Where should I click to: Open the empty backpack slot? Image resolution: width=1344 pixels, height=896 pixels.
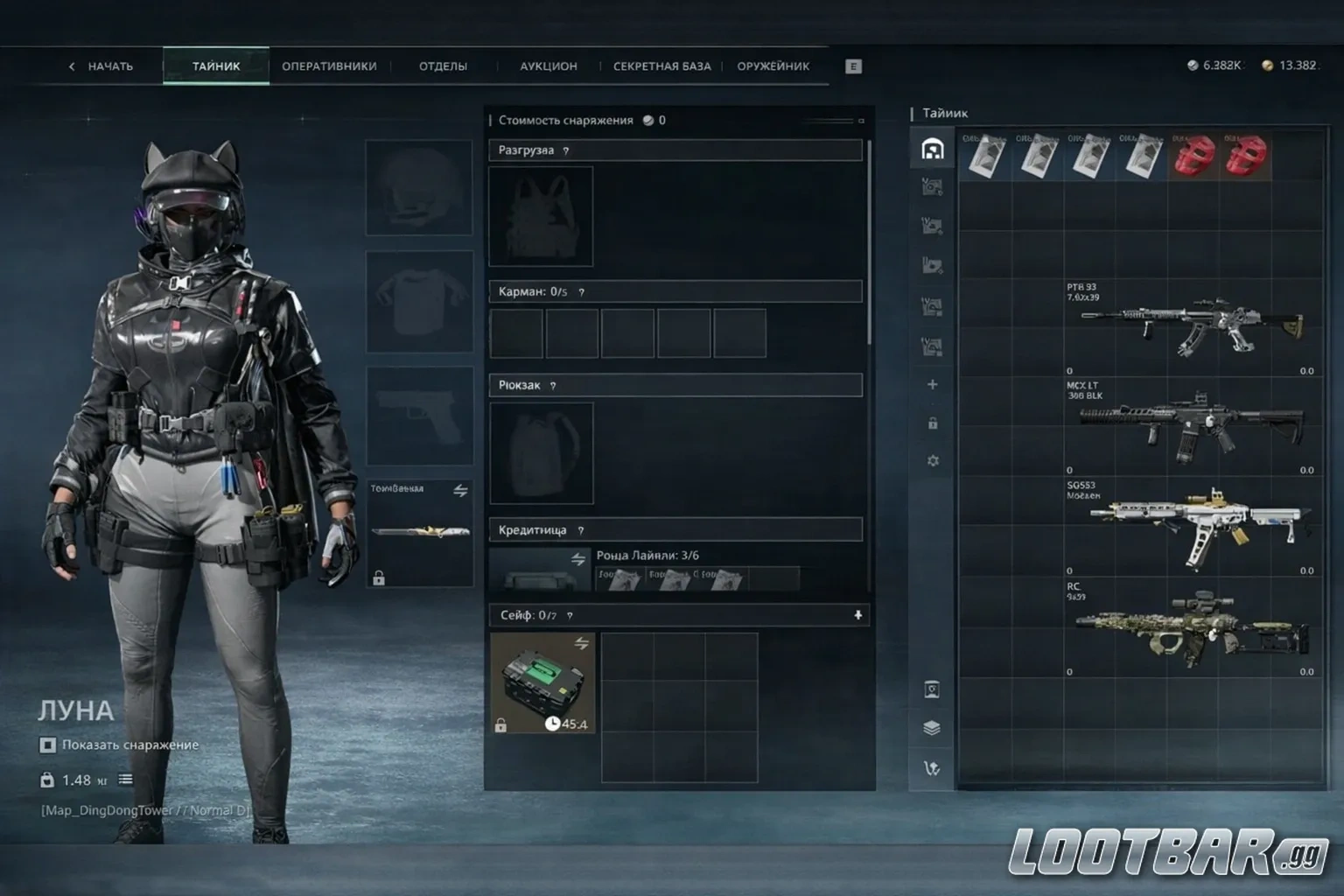point(542,453)
